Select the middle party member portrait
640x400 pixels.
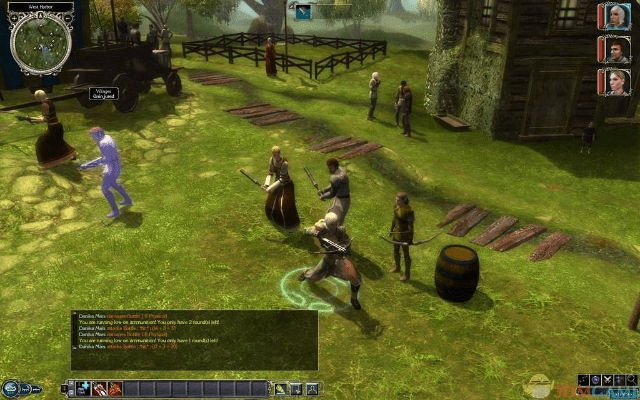pos(612,49)
